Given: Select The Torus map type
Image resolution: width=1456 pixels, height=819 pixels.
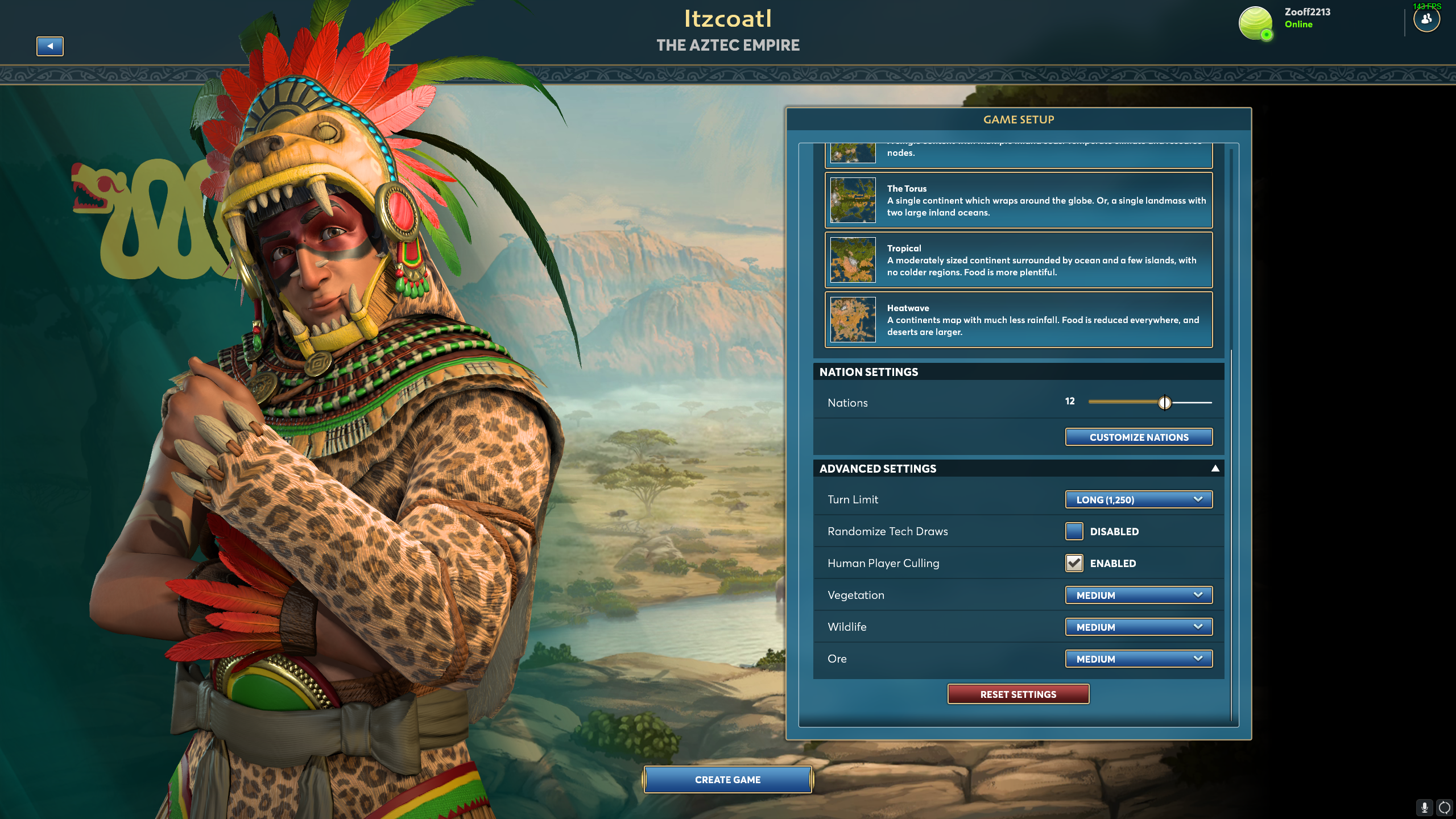Looking at the screenshot, I should click(x=1018, y=200).
